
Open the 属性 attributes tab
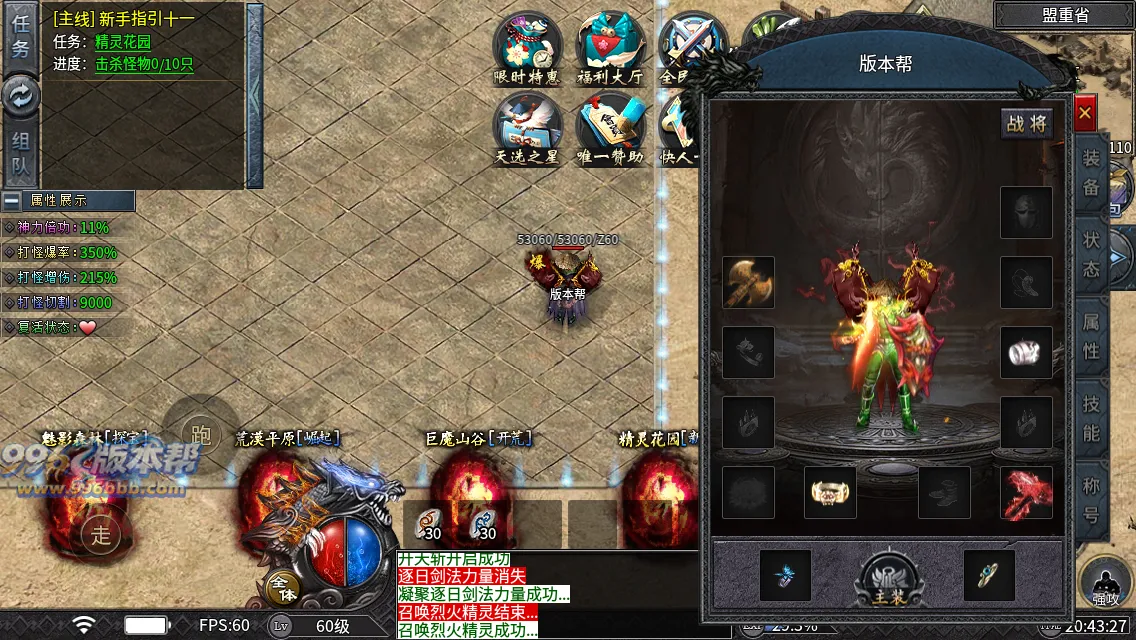click(1091, 337)
